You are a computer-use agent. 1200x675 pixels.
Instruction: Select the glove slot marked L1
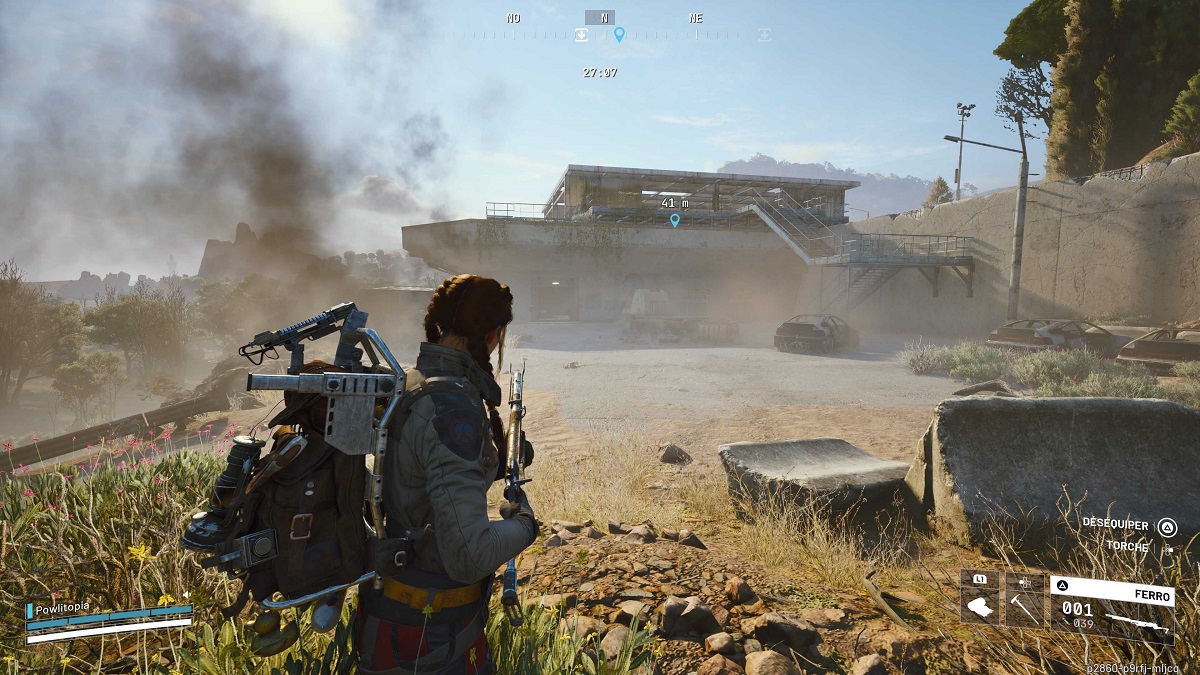pyautogui.click(x=981, y=599)
